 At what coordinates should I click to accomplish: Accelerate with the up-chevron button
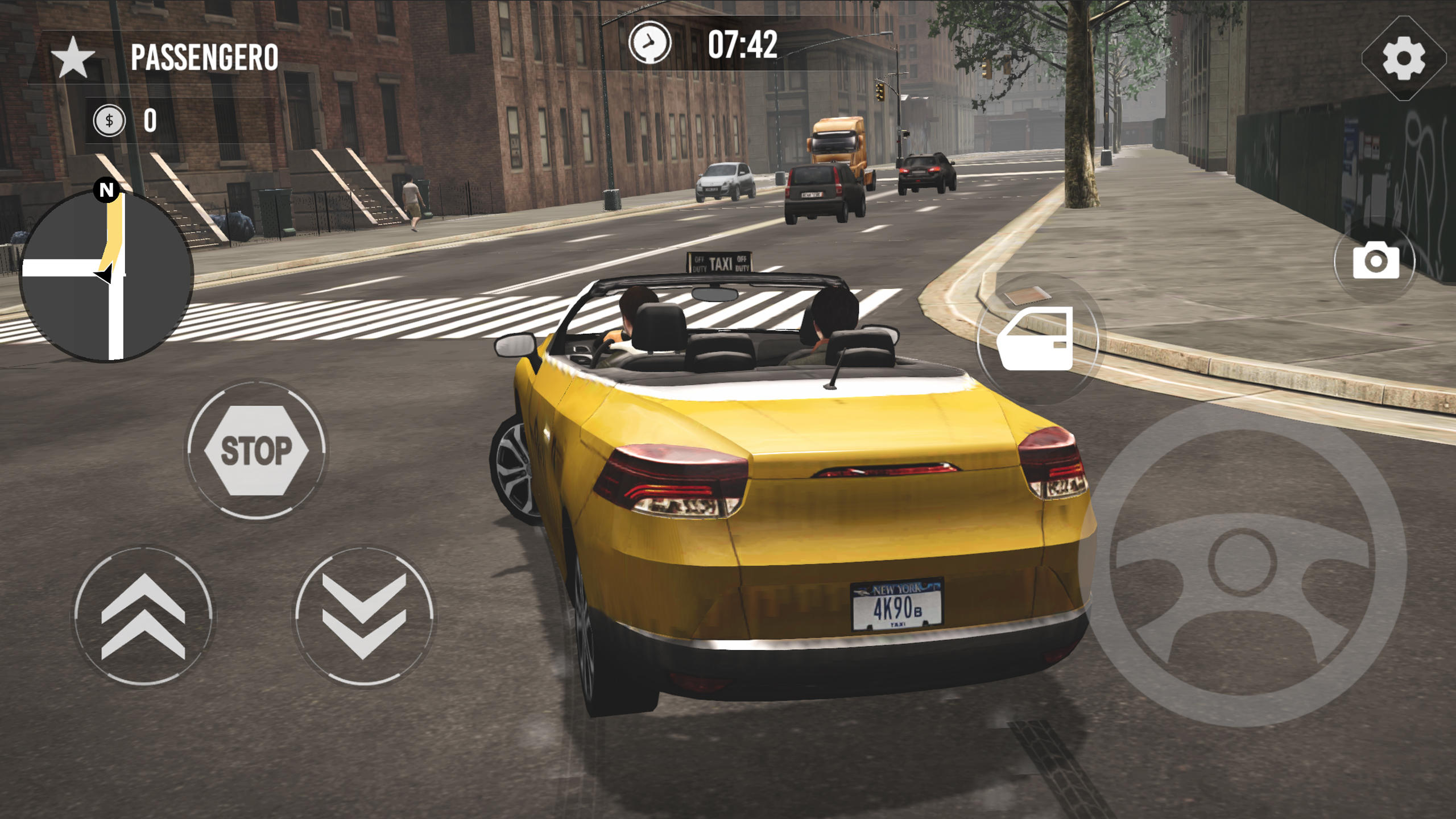tap(143, 617)
